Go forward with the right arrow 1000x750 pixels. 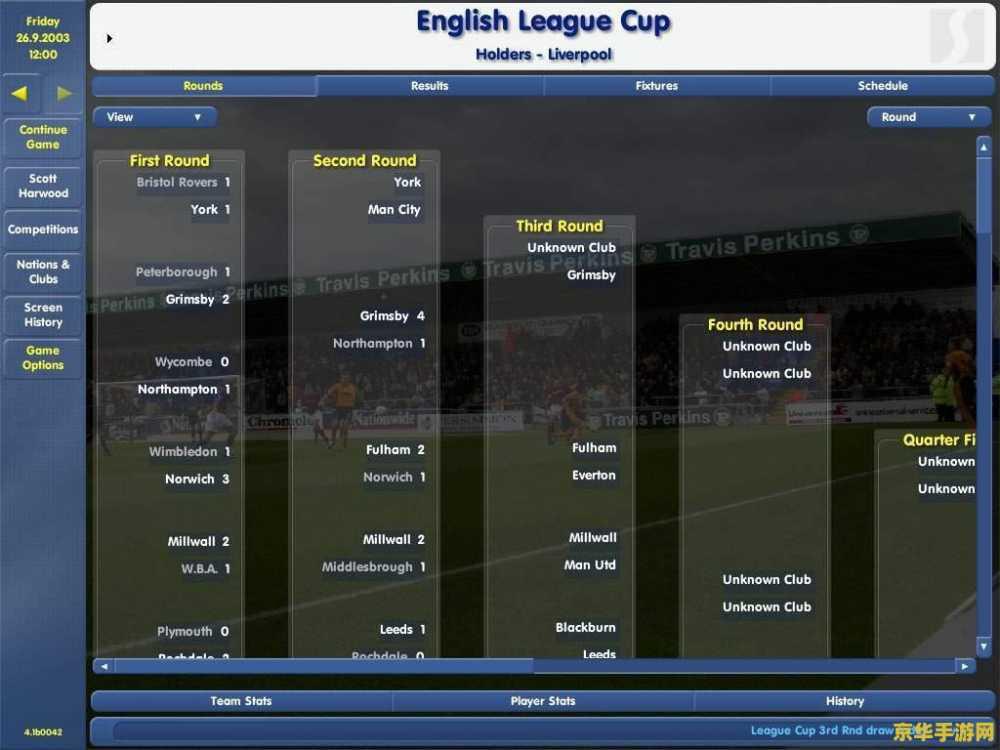[64, 94]
